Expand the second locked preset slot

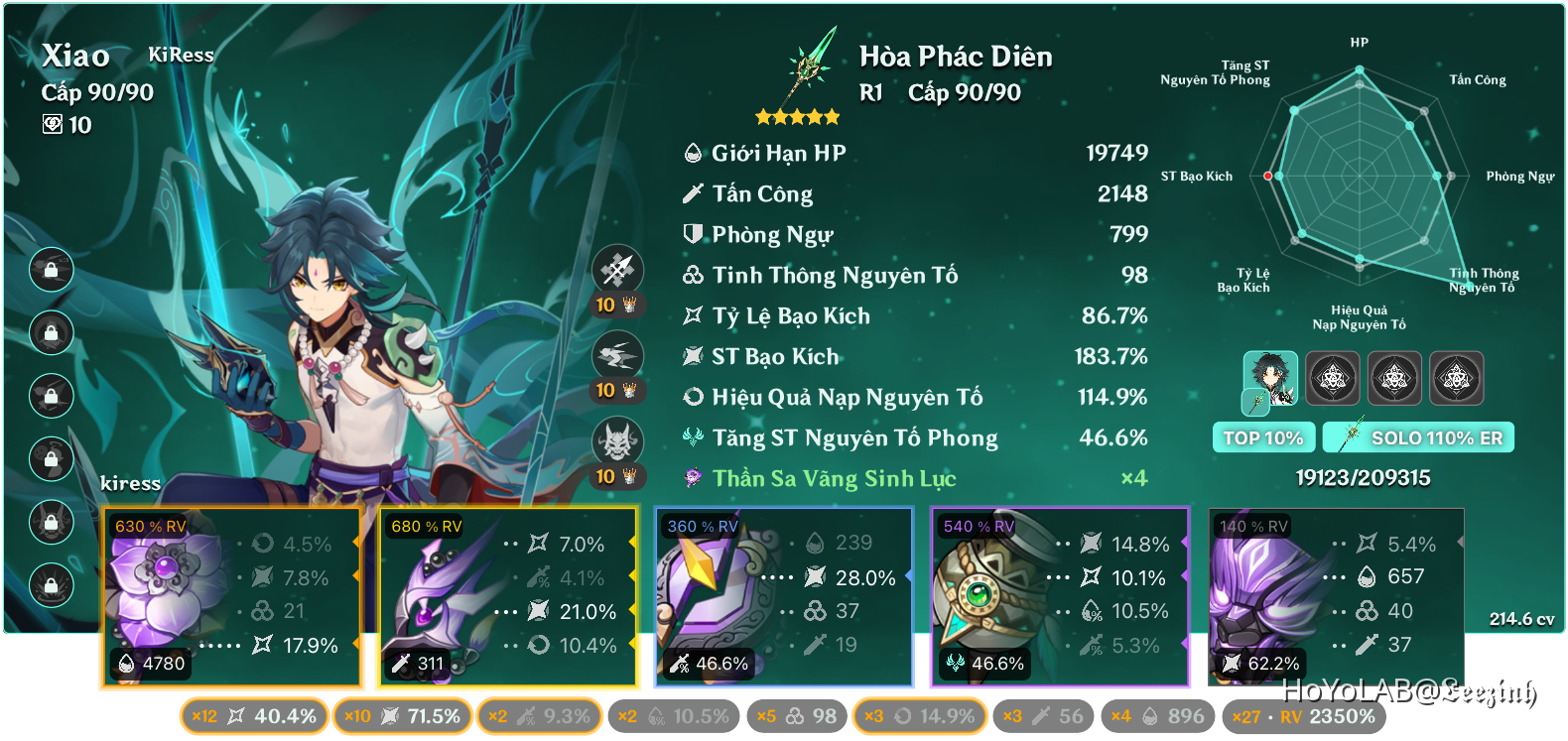pyautogui.click(x=1394, y=378)
